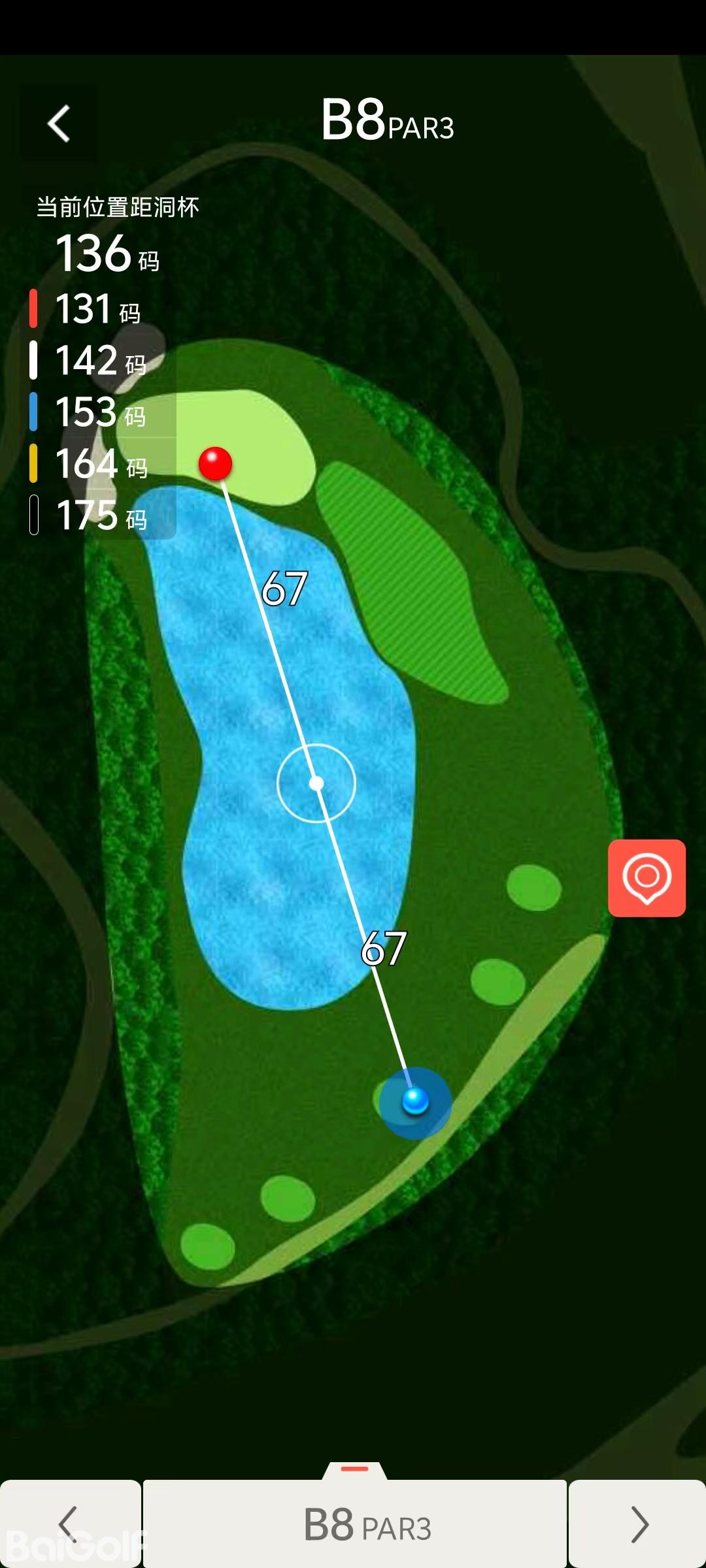
Task: Advance to the next hole with the right arrow
Action: (637, 1524)
